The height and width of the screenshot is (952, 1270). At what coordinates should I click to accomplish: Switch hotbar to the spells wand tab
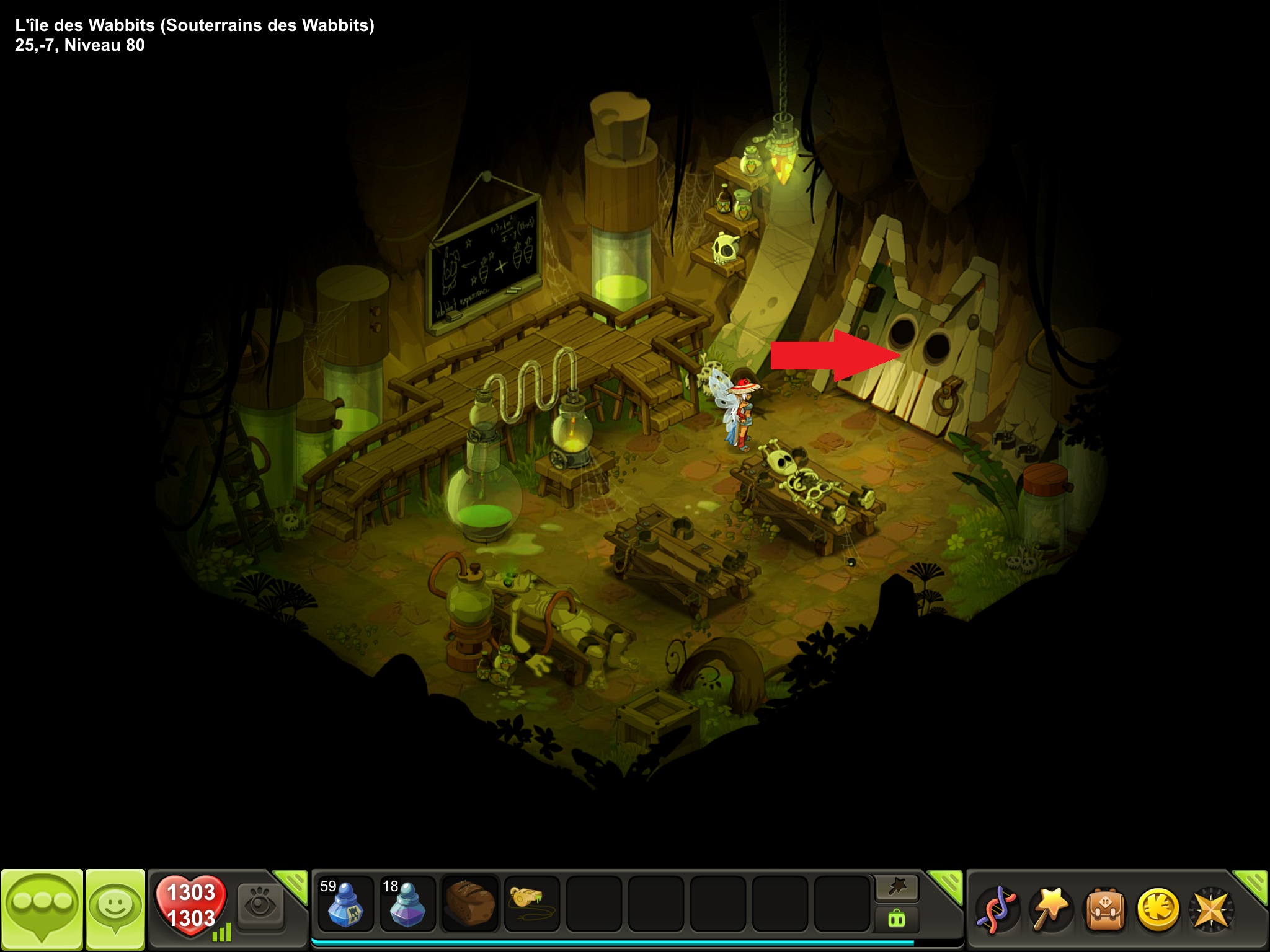click(x=897, y=888)
